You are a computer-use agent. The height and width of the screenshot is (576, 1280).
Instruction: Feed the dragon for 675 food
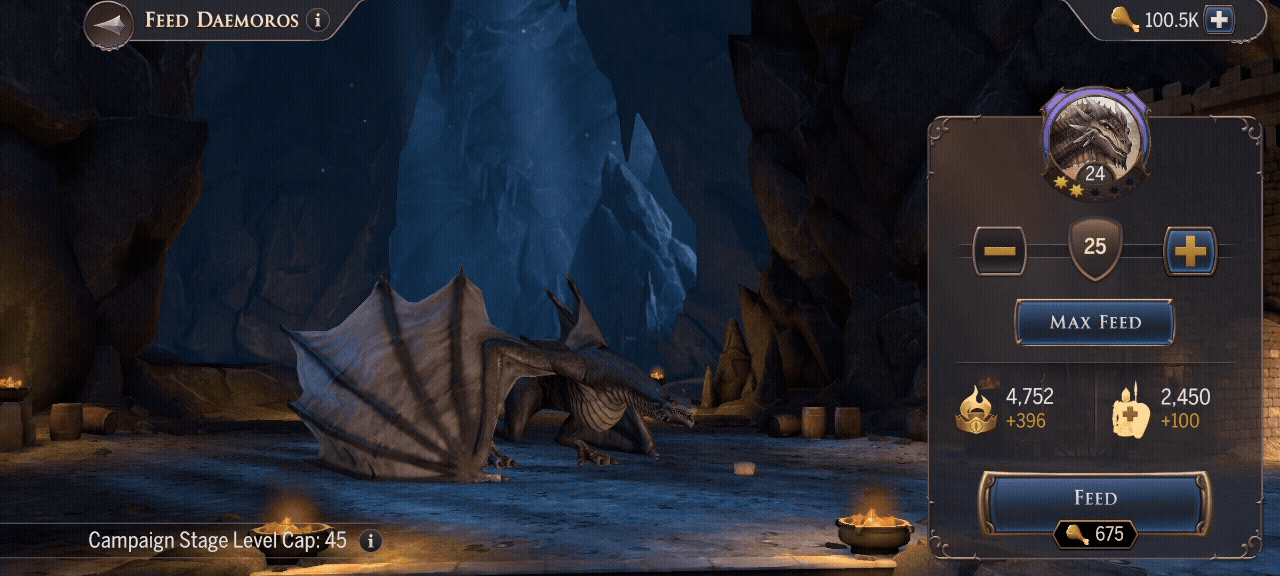[1095, 499]
